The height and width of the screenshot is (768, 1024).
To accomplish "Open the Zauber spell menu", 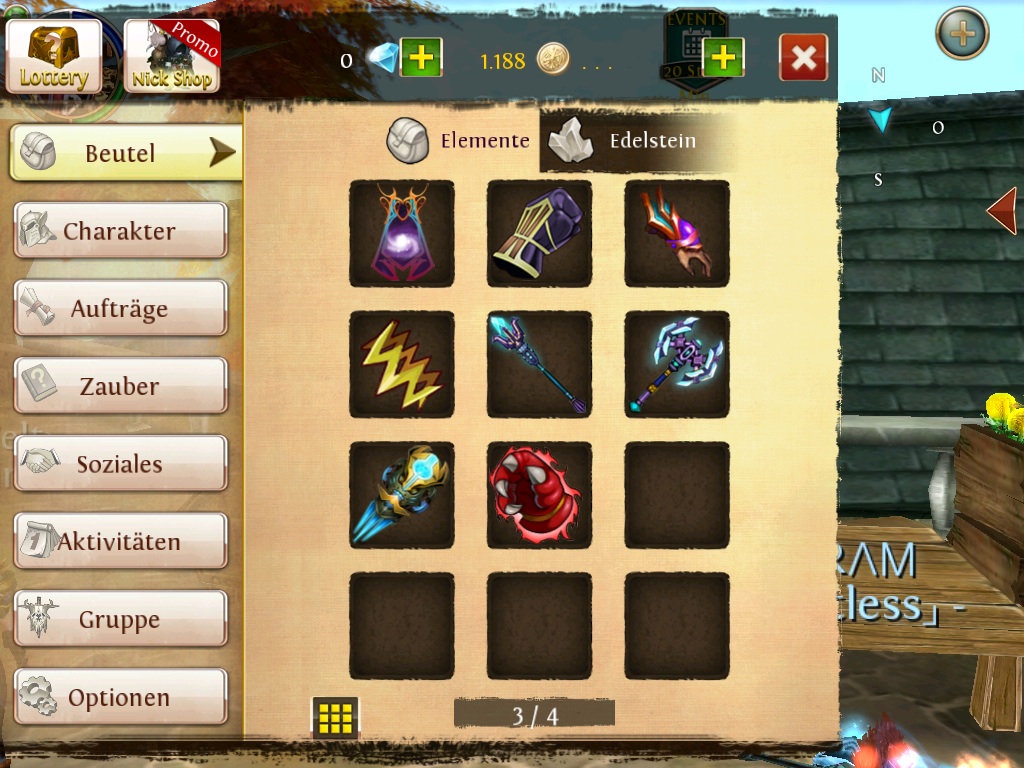I will coord(120,386).
